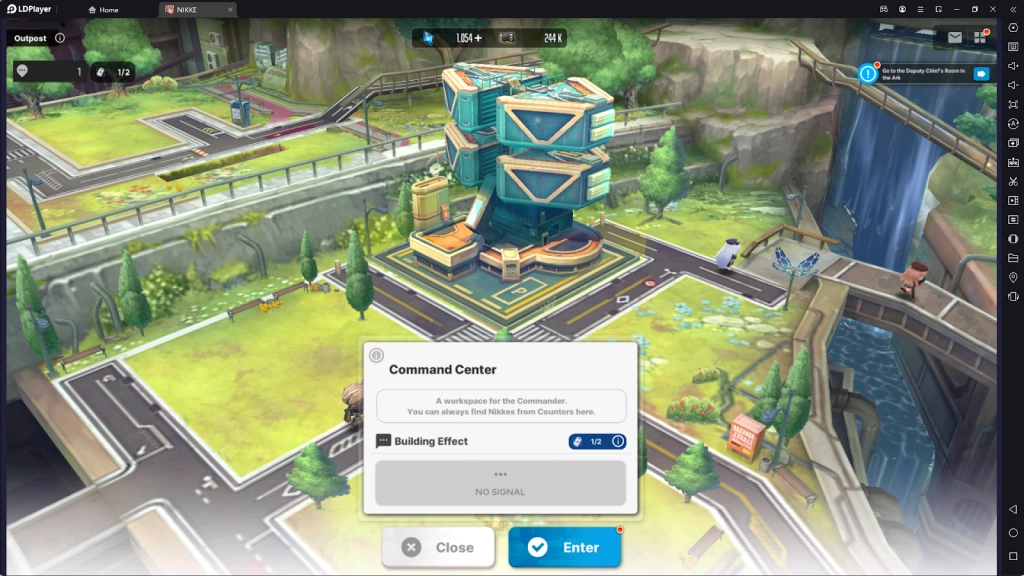Go to the LDPlayer Home tab
Screen dimensions: 1024x576
click(104, 9)
